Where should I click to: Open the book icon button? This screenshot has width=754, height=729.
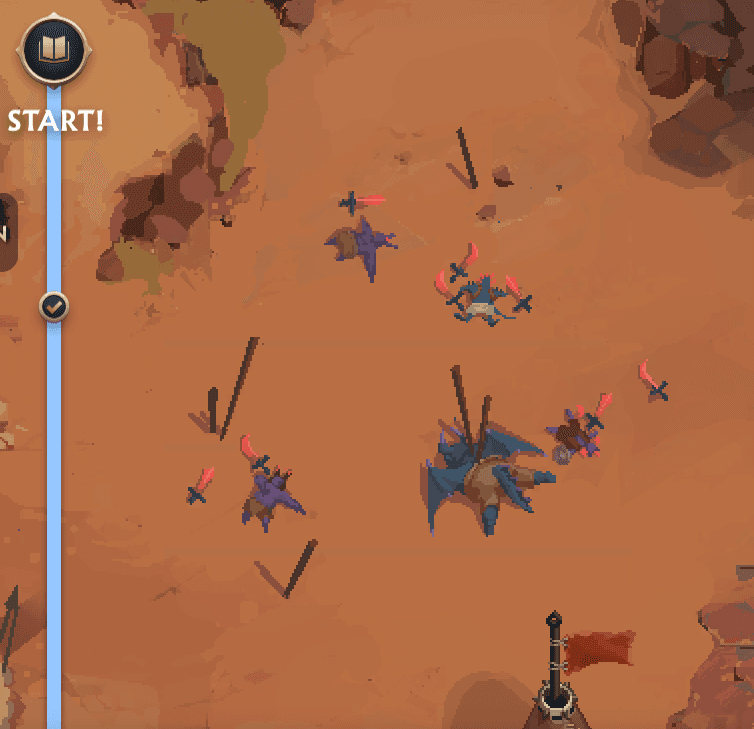pos(53,49)
